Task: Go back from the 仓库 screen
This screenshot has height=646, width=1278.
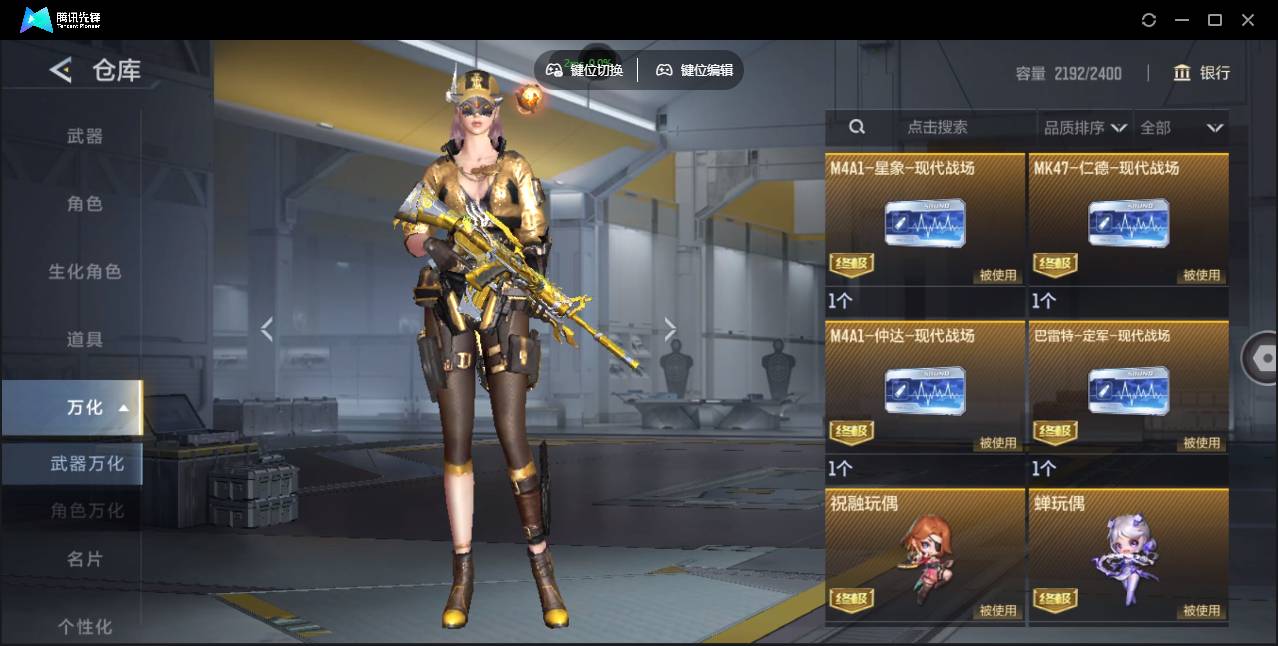Action: click(x=61, y=70)
